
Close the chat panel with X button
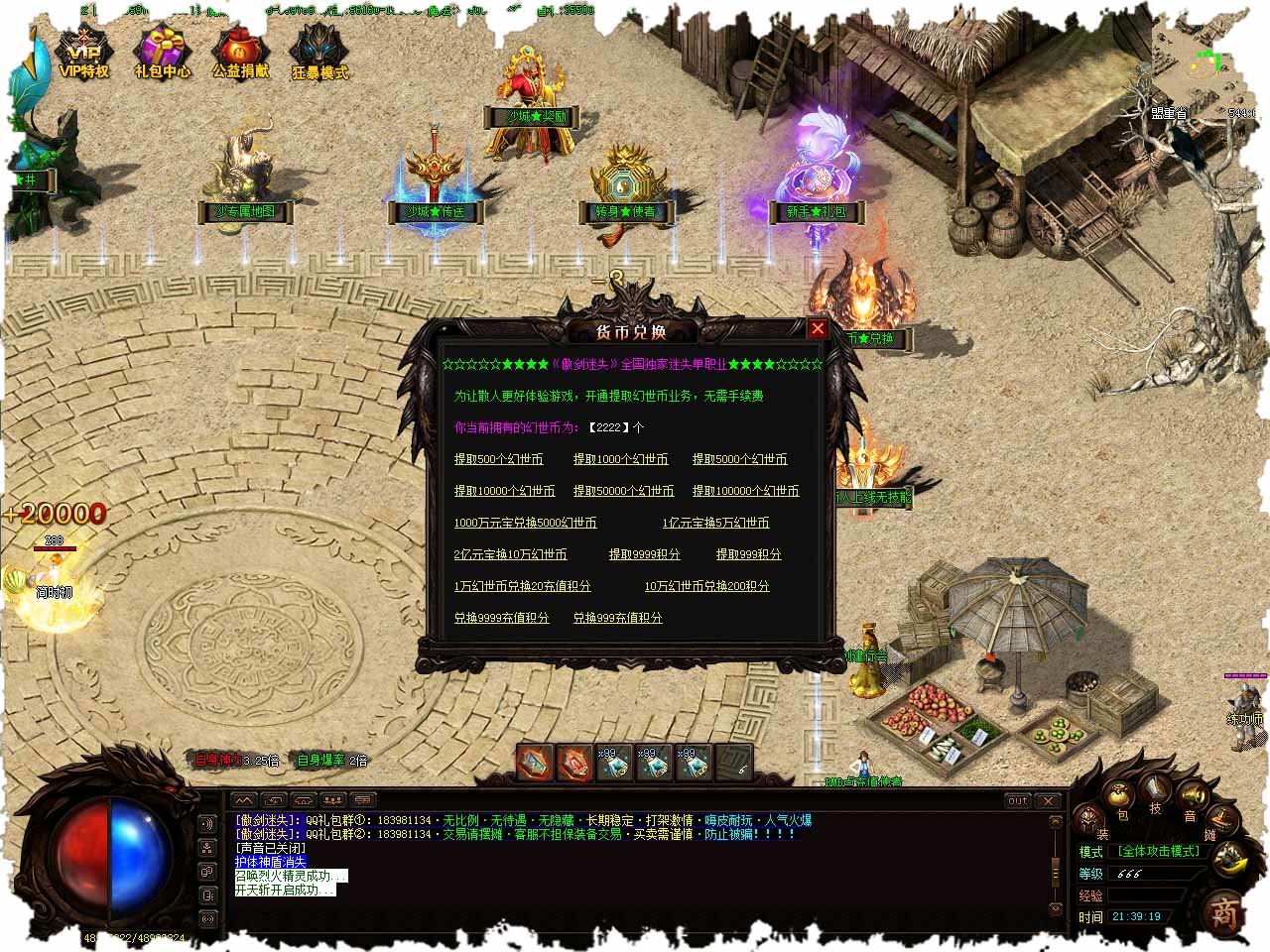[x=1048, y=800]
